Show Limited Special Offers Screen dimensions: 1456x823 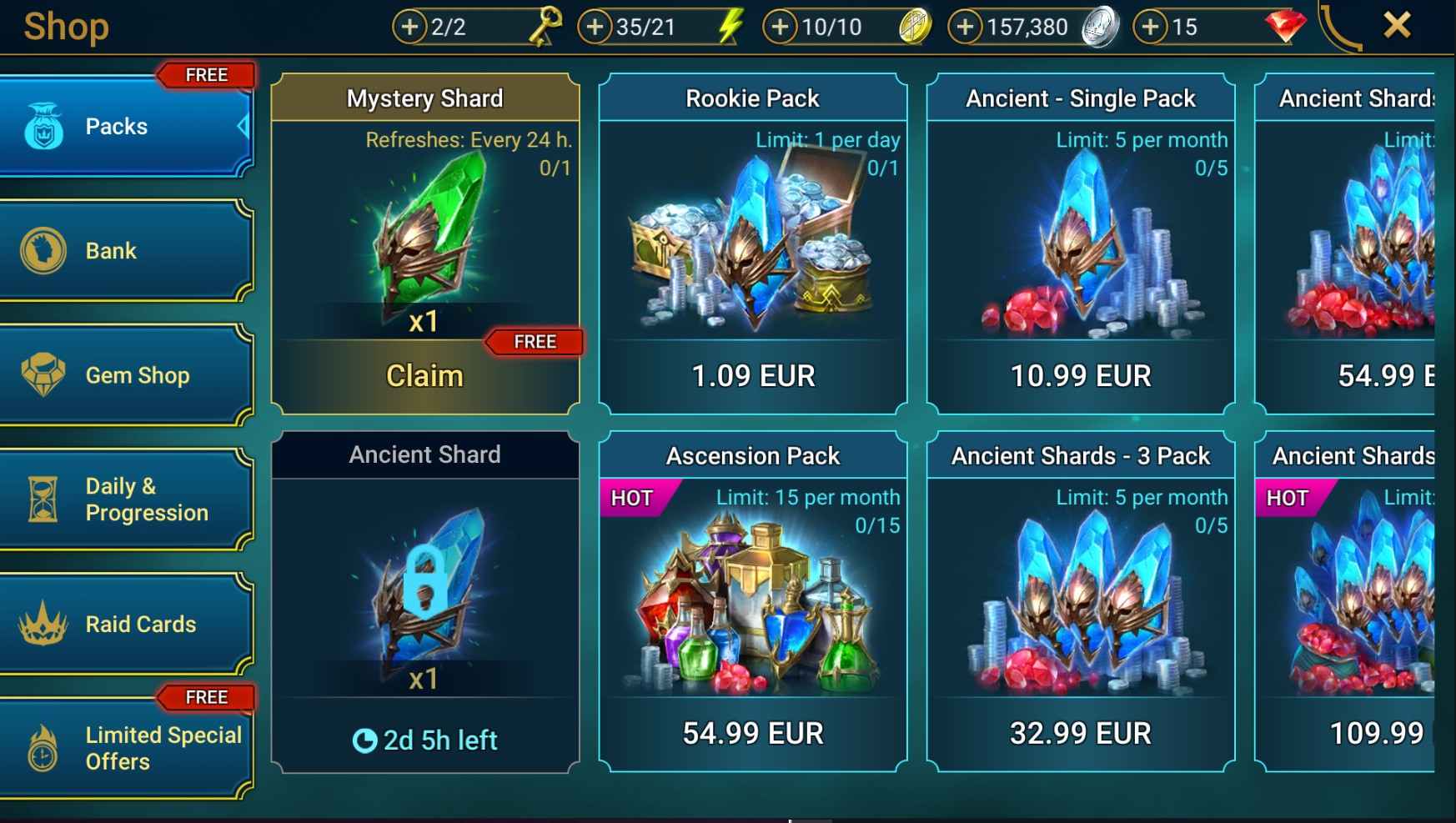[x=125, y=748]
